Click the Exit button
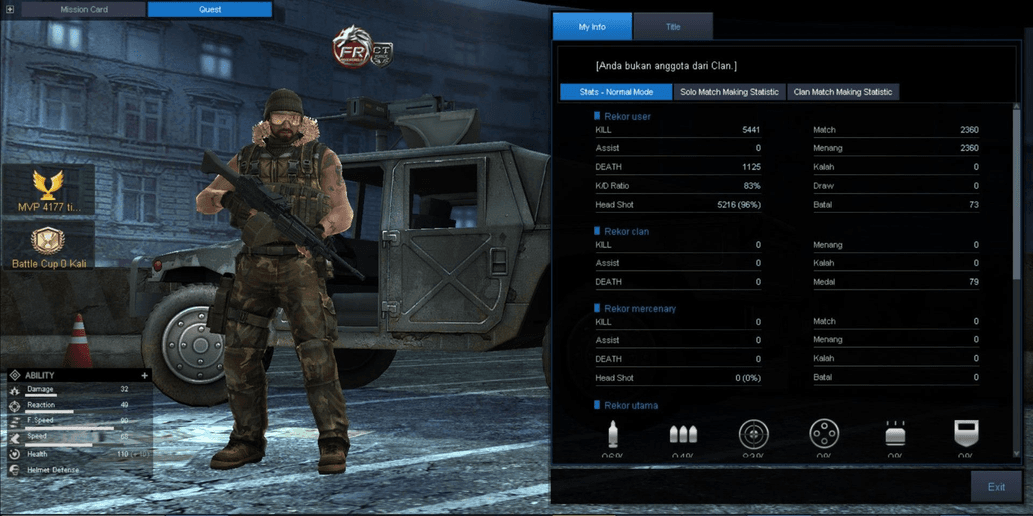 996,487
